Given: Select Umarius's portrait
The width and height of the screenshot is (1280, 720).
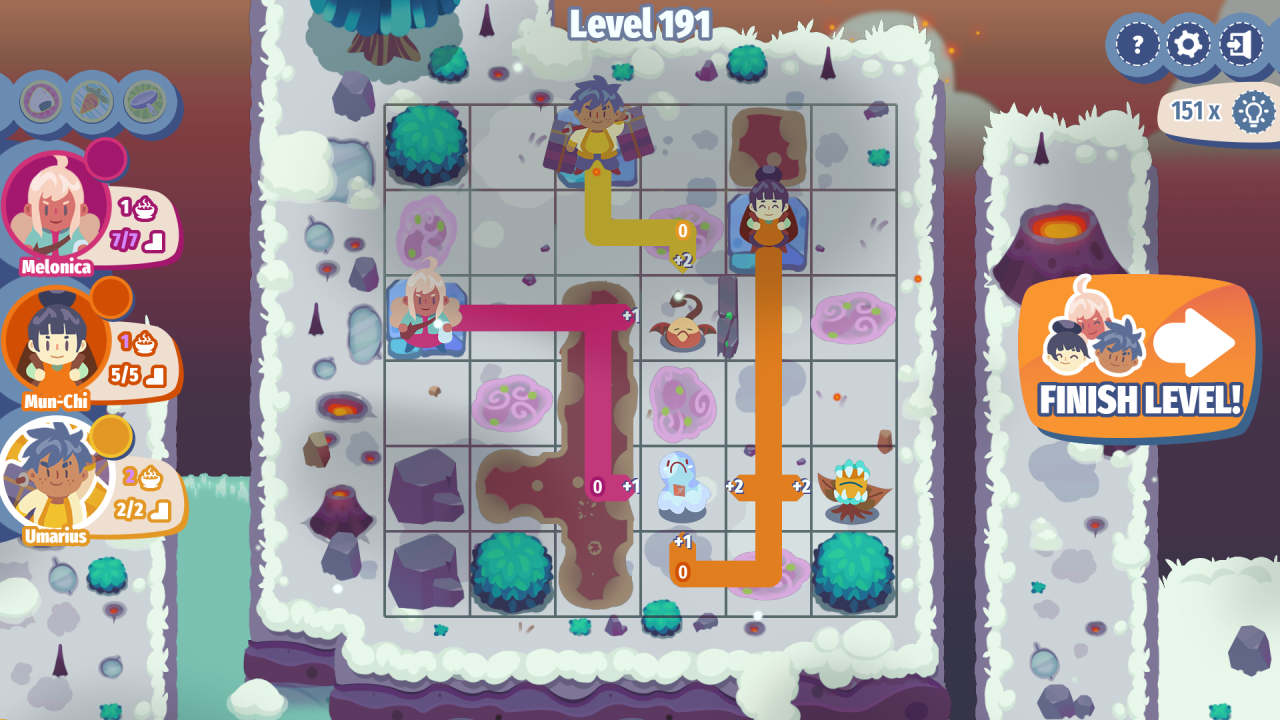Looking at the screenshot, I should point(55,475).
